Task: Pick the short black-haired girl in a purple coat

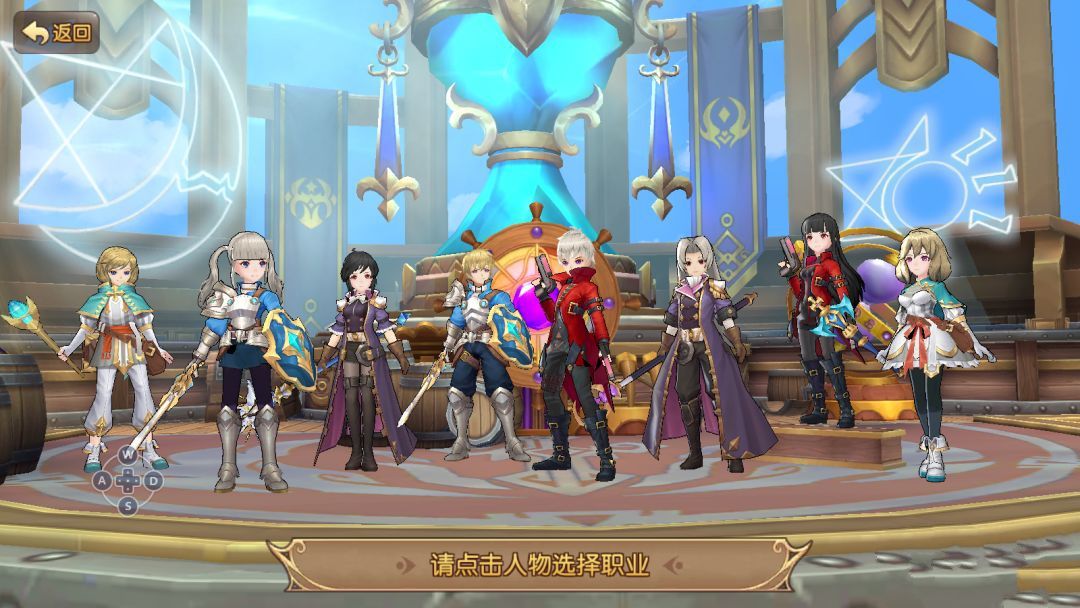Action: (362, 350)
